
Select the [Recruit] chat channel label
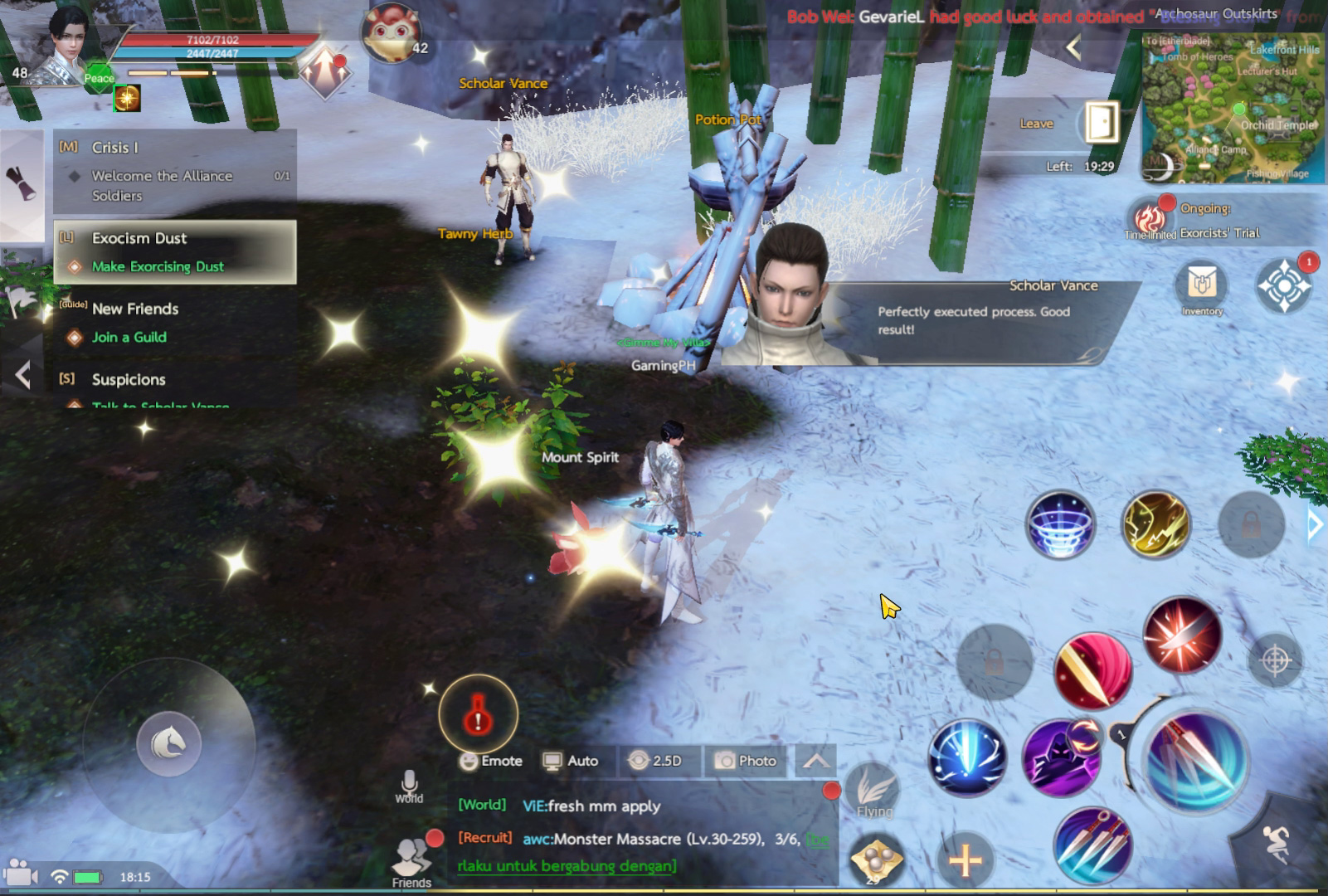(x=484, y=838)
